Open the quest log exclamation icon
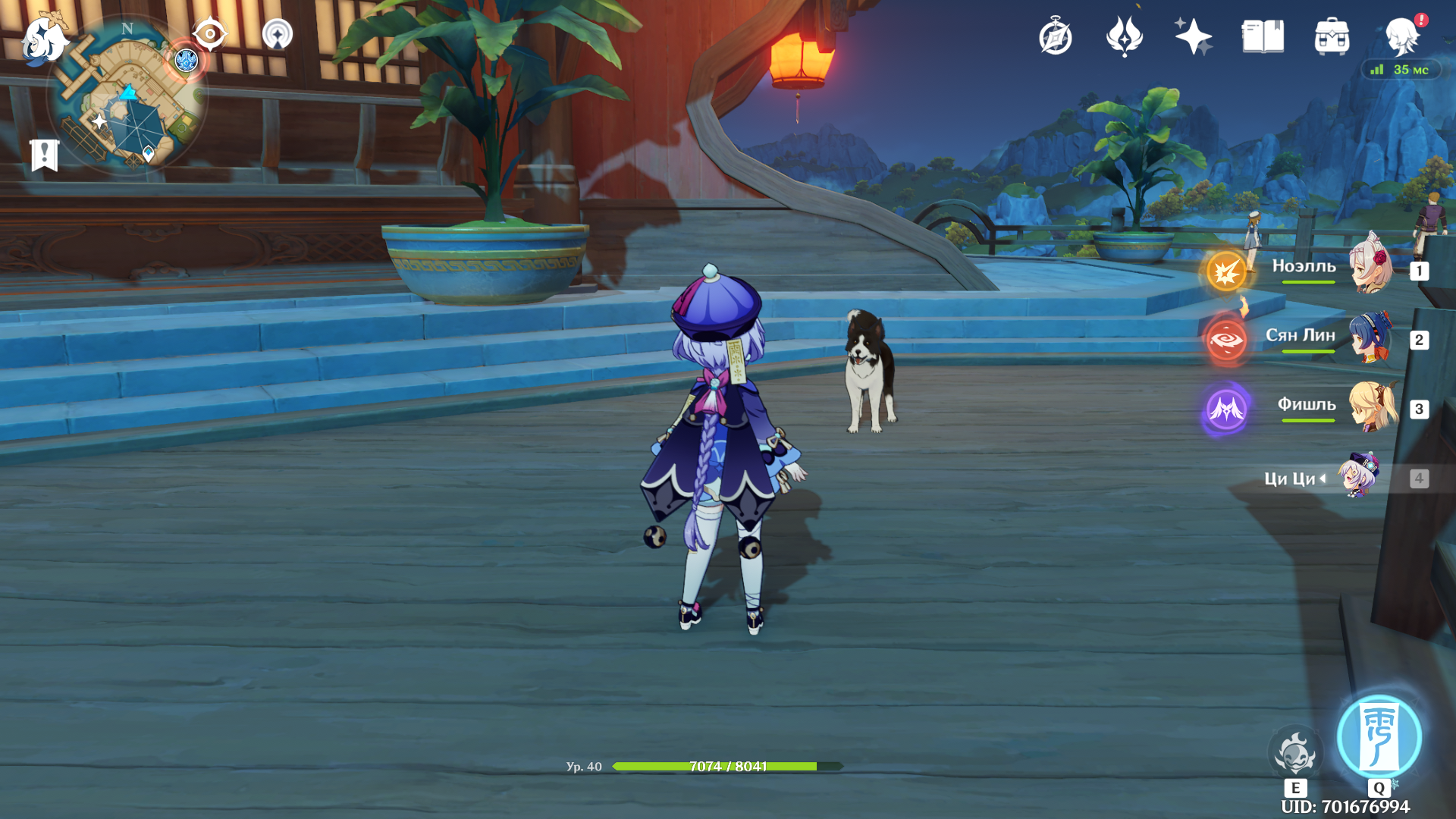 pos(45,155)
